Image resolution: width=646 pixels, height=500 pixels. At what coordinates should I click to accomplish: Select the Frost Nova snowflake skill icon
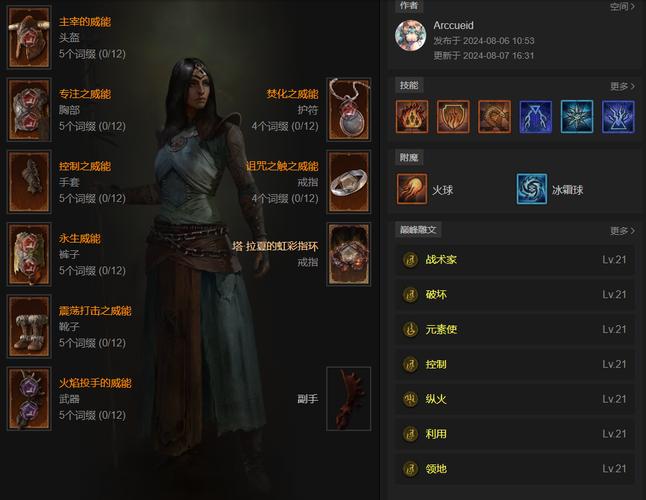(x=577, y=116)
